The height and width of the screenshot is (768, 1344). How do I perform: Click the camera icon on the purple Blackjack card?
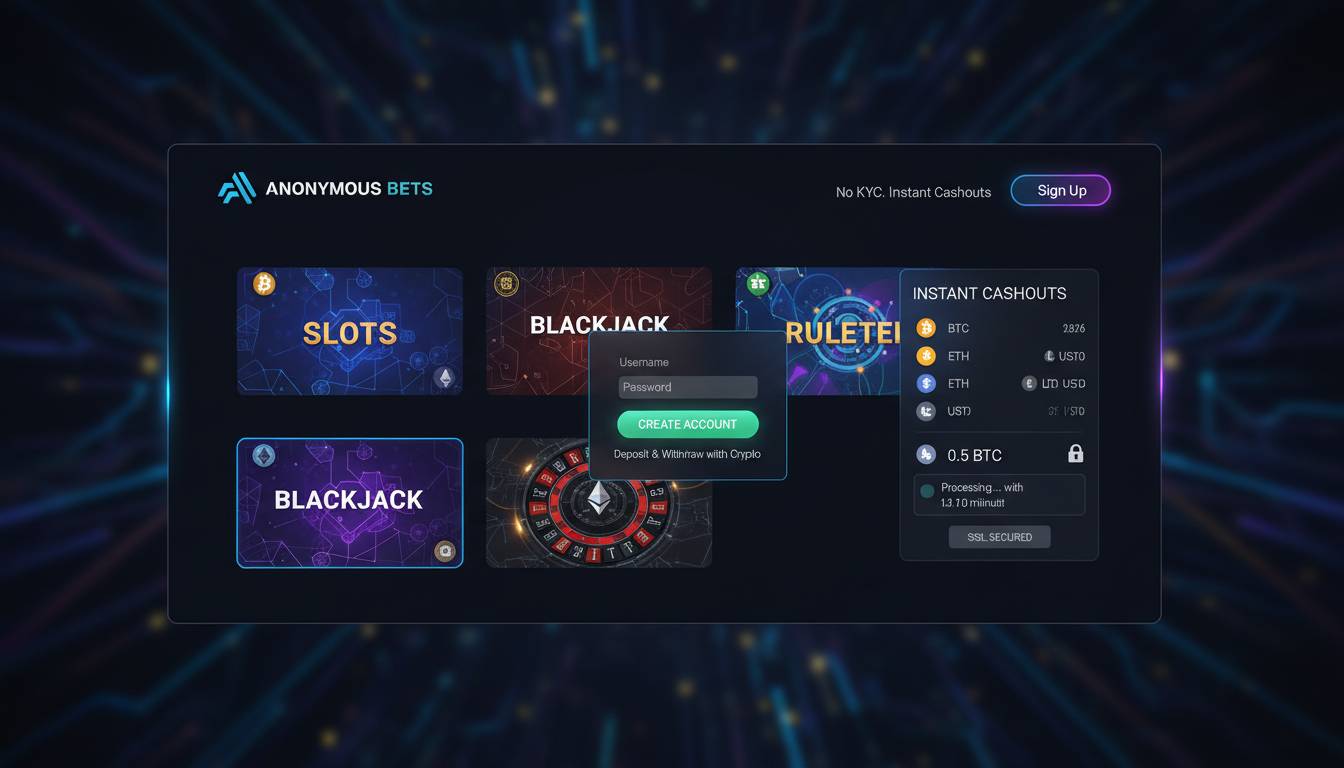pos(445,551)
